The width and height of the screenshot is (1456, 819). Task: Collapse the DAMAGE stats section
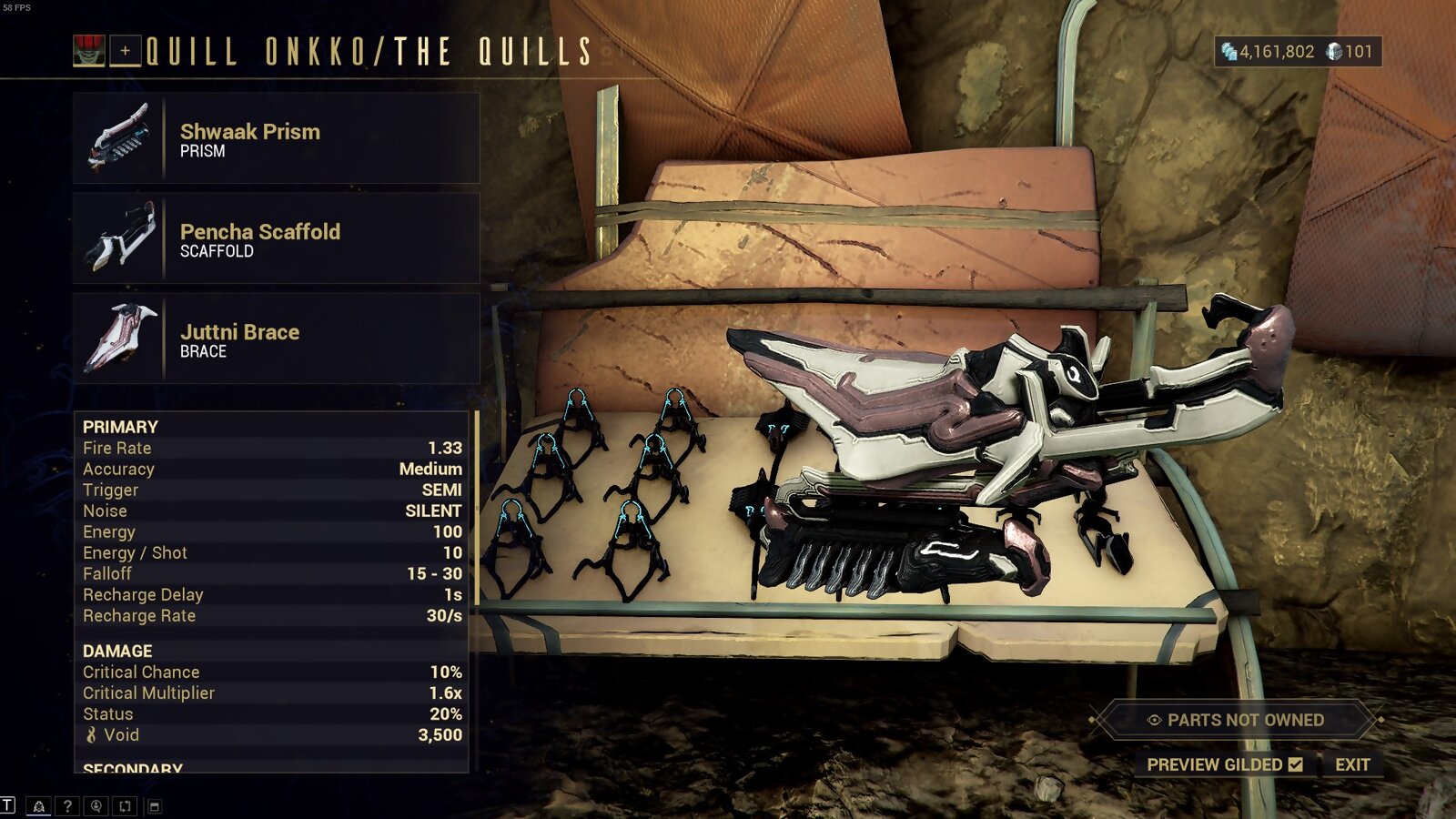pos(116,652)
